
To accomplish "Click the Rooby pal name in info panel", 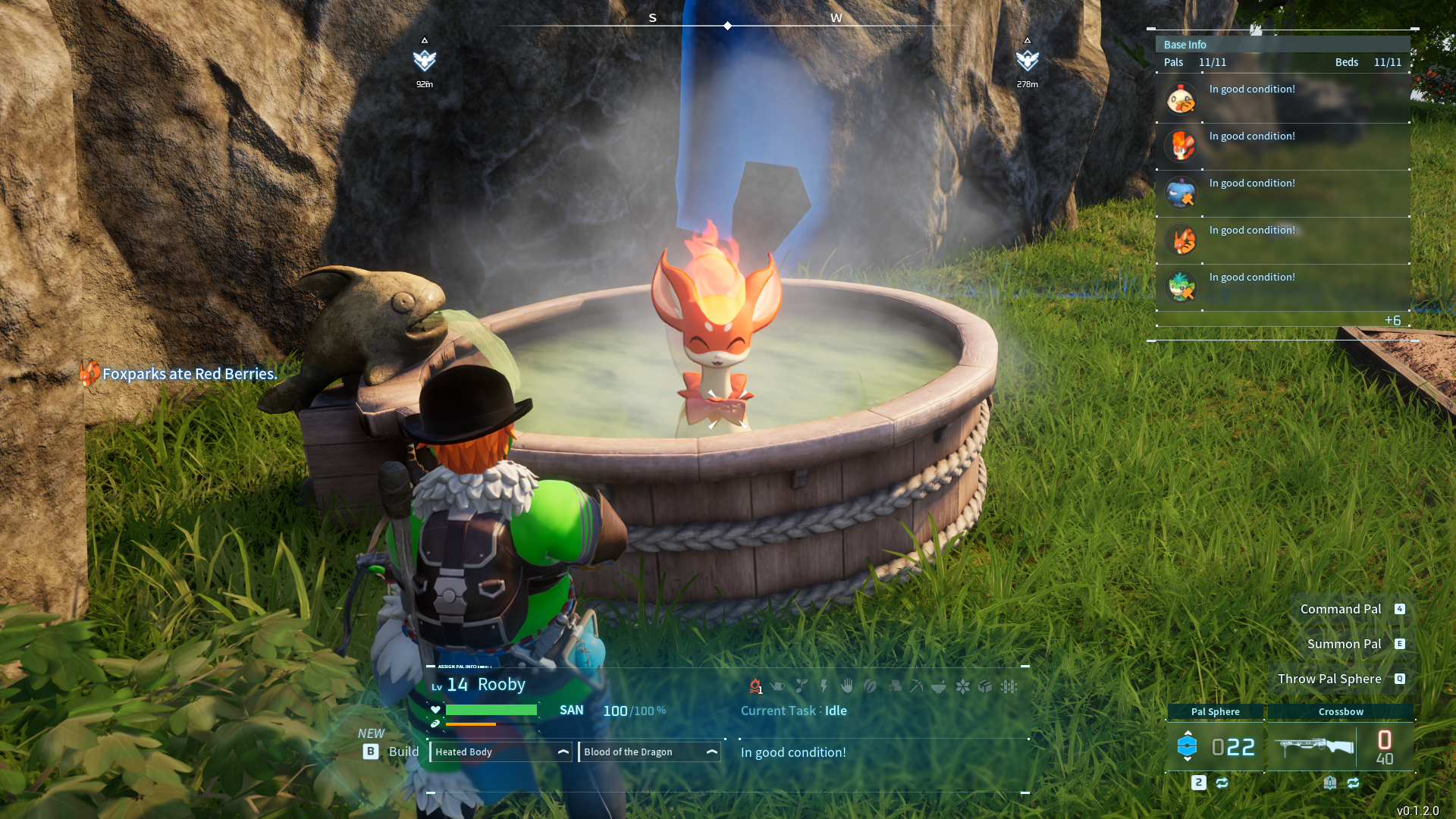I will (x=501, y=685).
